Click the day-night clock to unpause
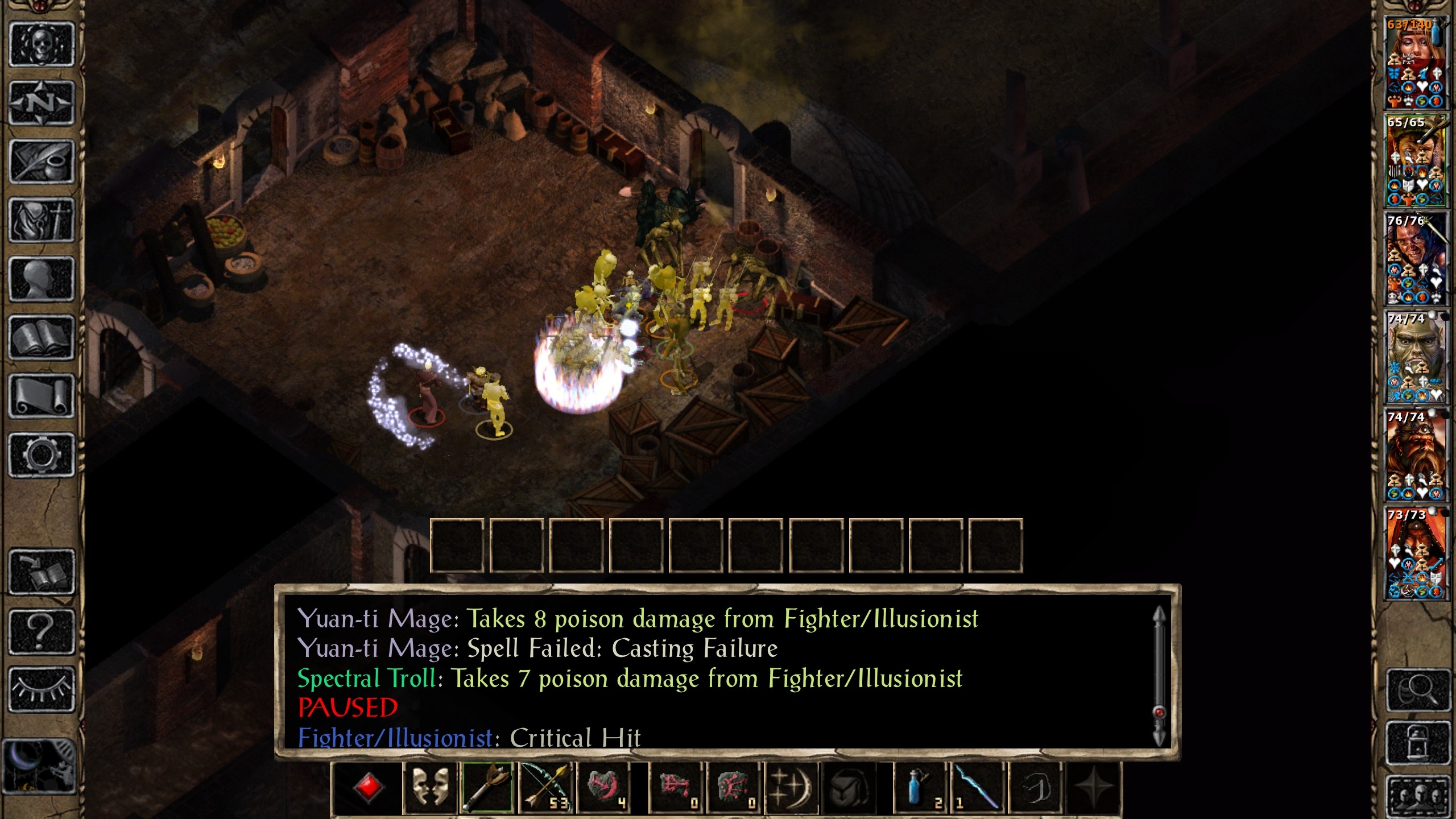Viewport: 1456px width, 819px height. tap(39, 767)
